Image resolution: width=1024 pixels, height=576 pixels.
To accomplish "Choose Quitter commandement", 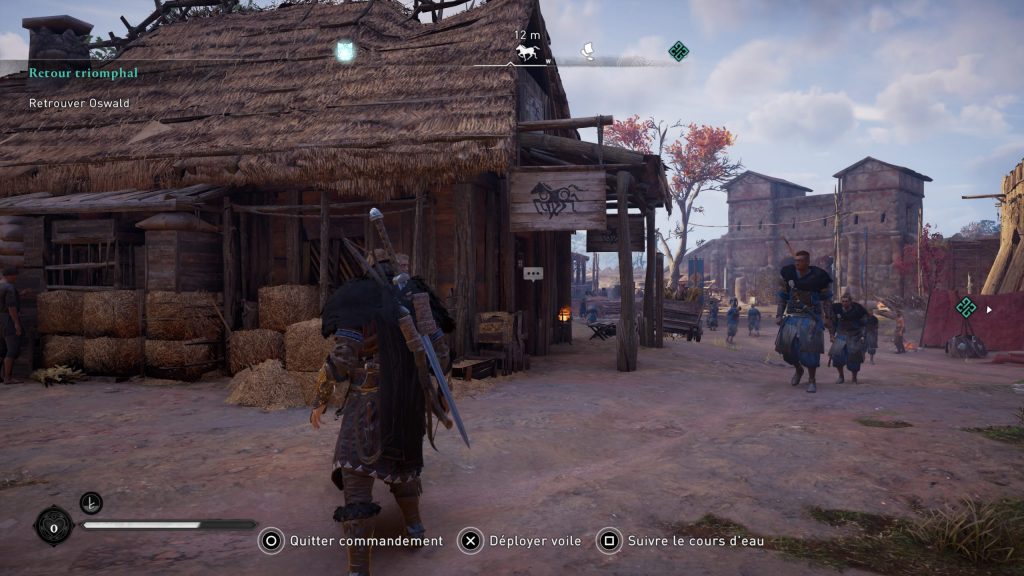I will pos(351,541).
